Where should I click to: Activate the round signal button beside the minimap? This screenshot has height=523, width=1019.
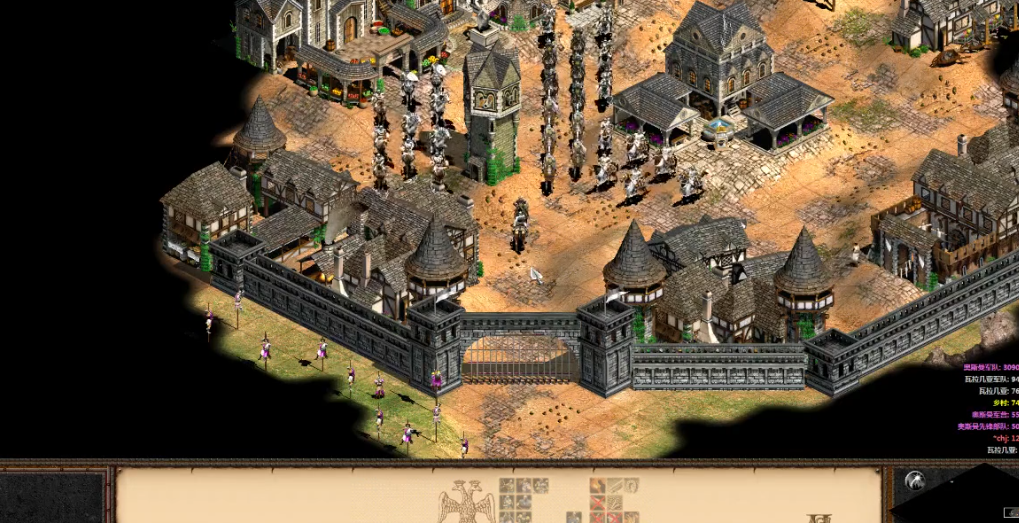(914, 482)
